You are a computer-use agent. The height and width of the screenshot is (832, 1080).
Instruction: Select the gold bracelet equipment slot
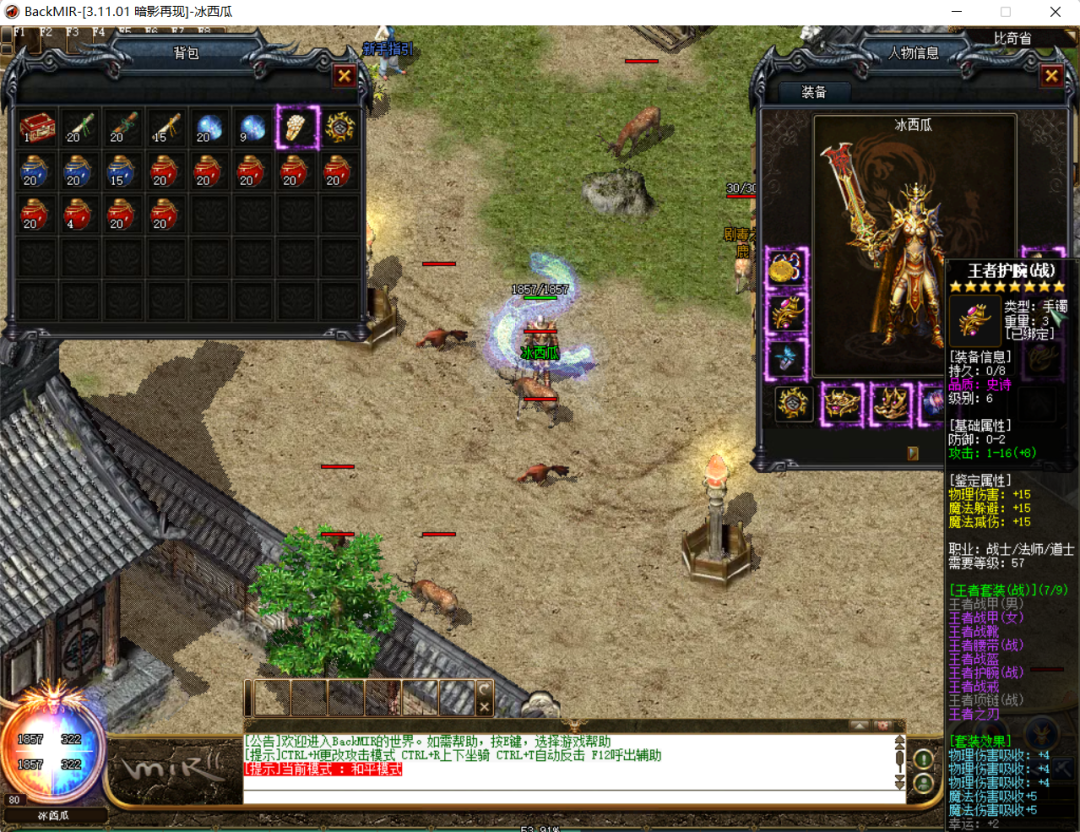(787, 268)
